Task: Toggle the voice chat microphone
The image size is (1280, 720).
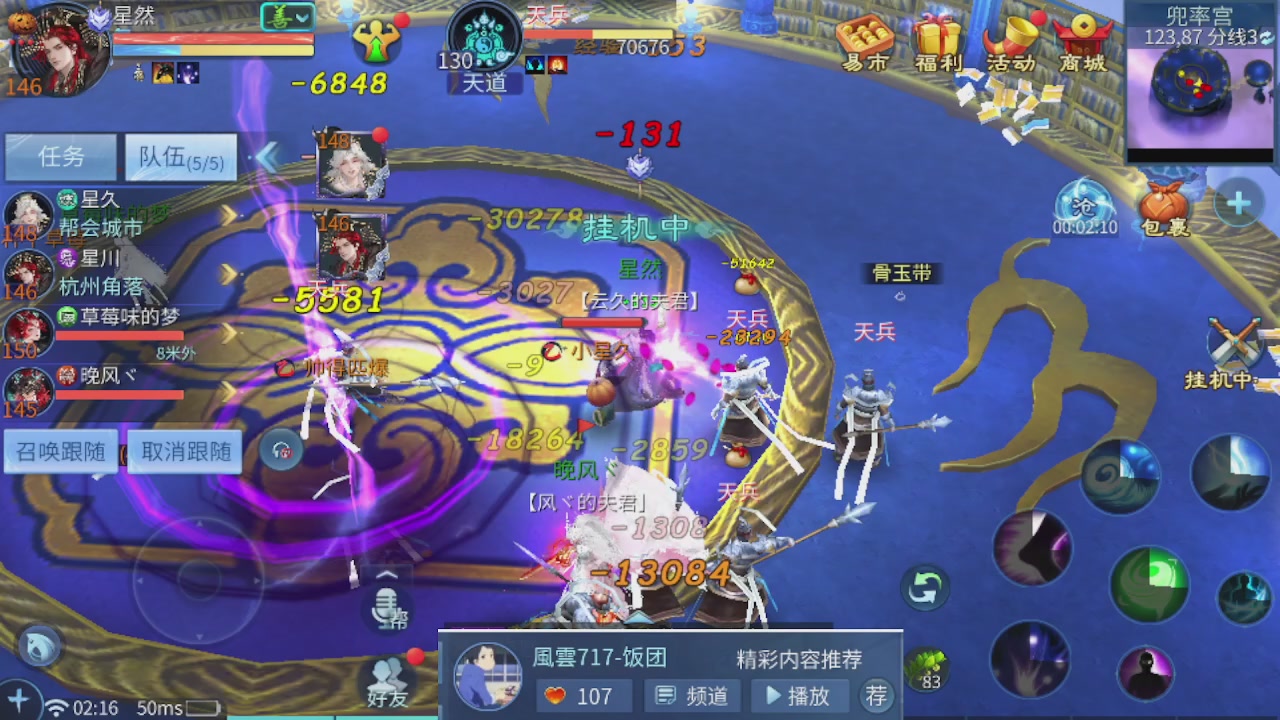Action: (388, 608)
